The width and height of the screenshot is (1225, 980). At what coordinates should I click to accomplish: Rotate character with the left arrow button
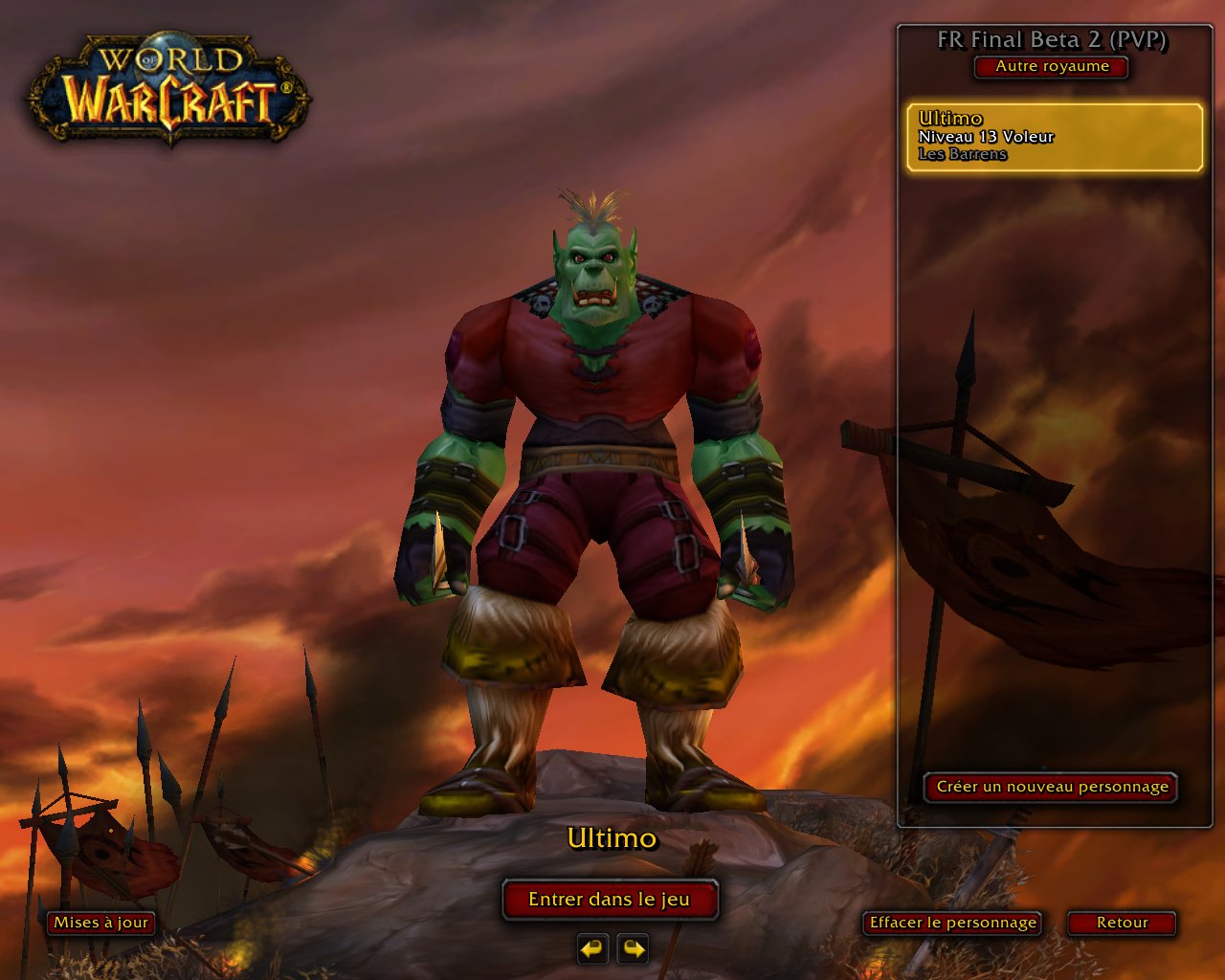[x=592, y=948]
